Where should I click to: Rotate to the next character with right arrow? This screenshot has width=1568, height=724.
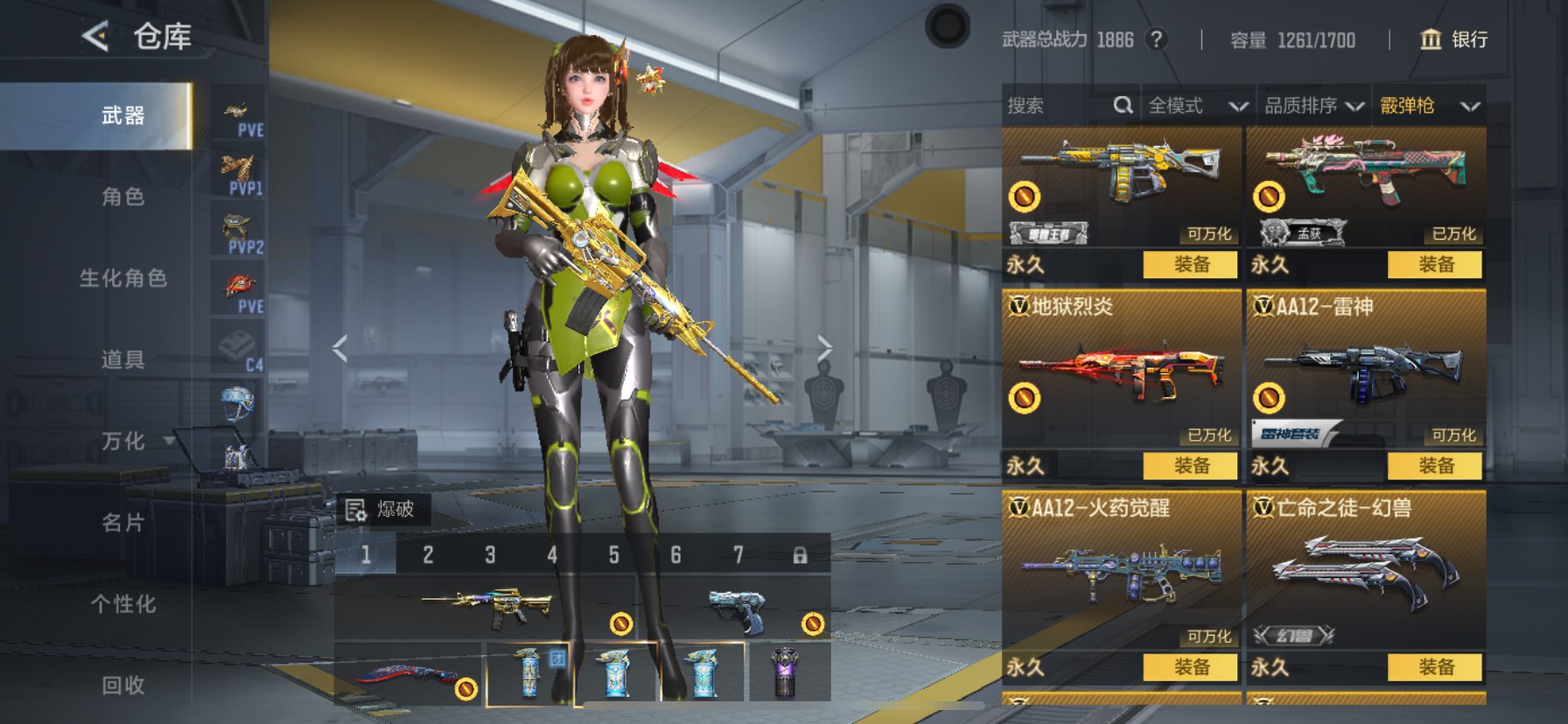coord(823,348)
